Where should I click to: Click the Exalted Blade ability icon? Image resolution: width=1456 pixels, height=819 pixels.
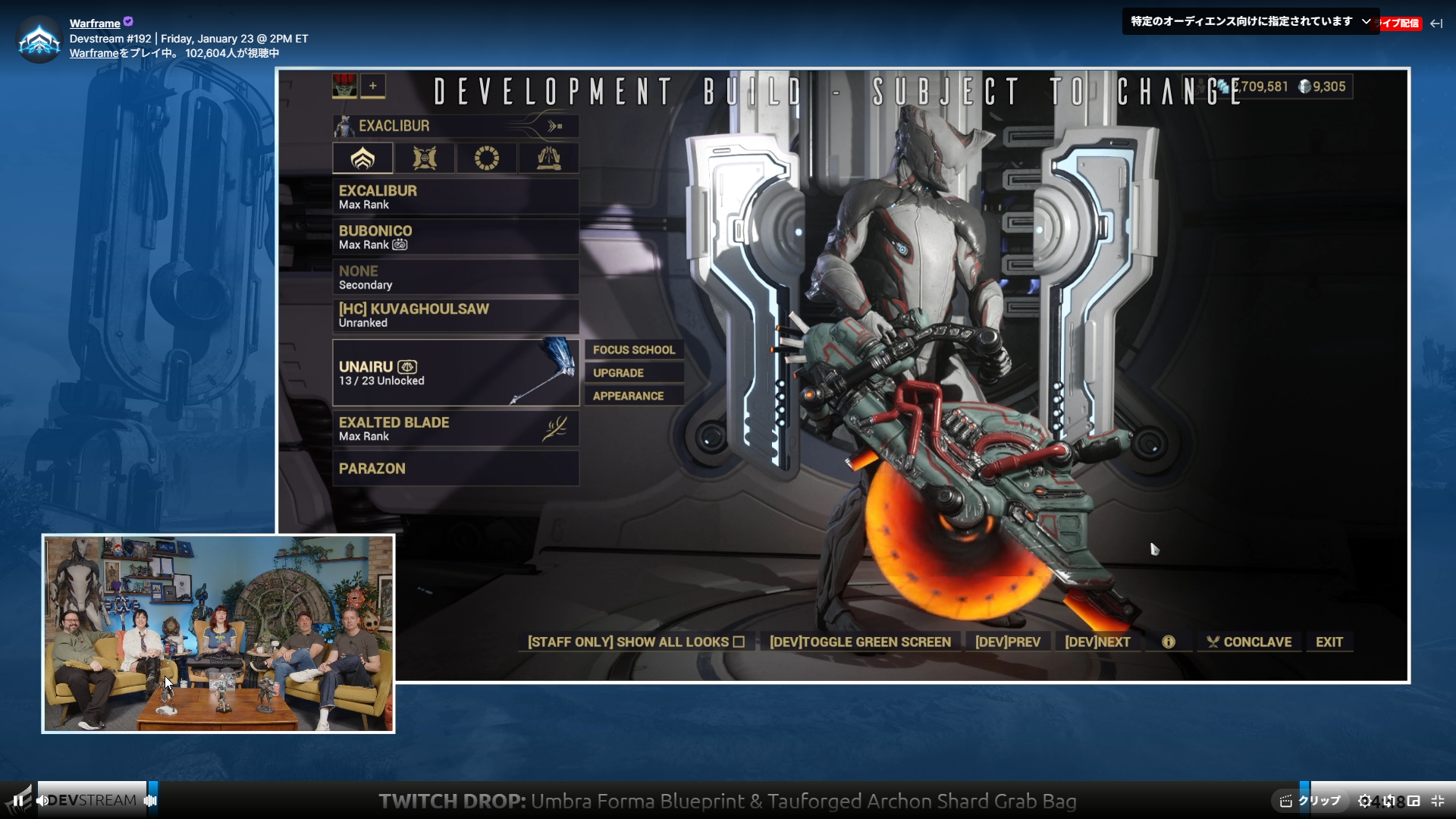click(556, 428)
